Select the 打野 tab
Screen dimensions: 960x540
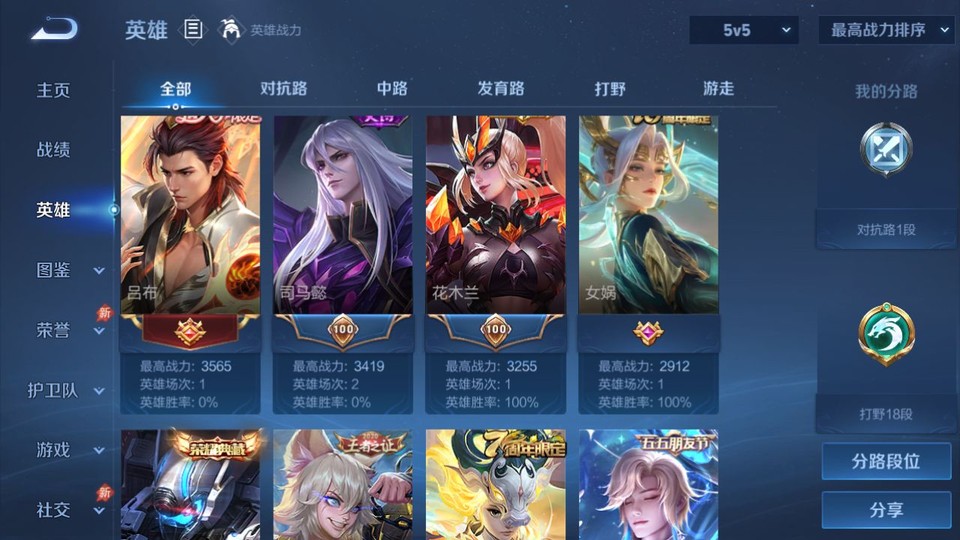[610, 88]
